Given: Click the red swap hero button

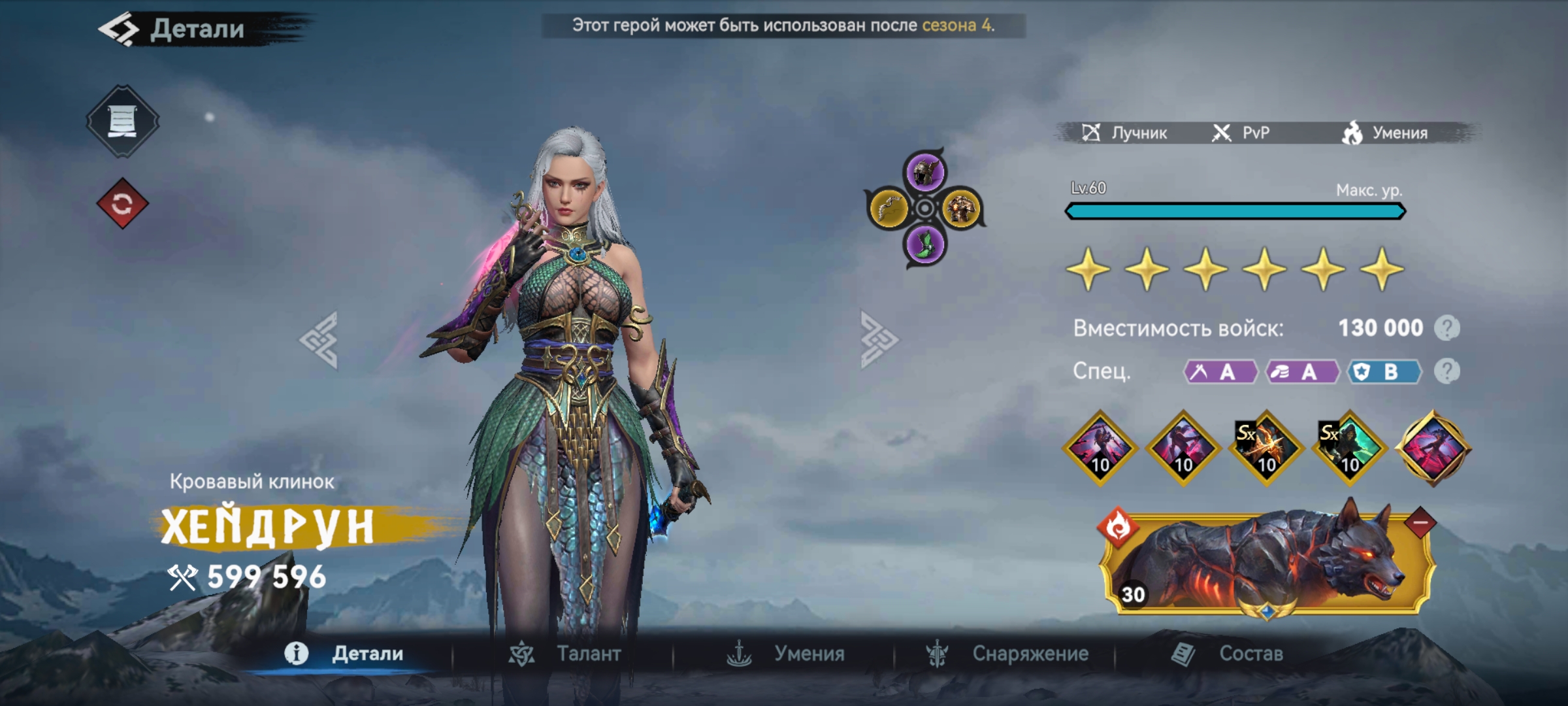Looking at the screenshot, I should pyautogui.click(x=122, y=204).
